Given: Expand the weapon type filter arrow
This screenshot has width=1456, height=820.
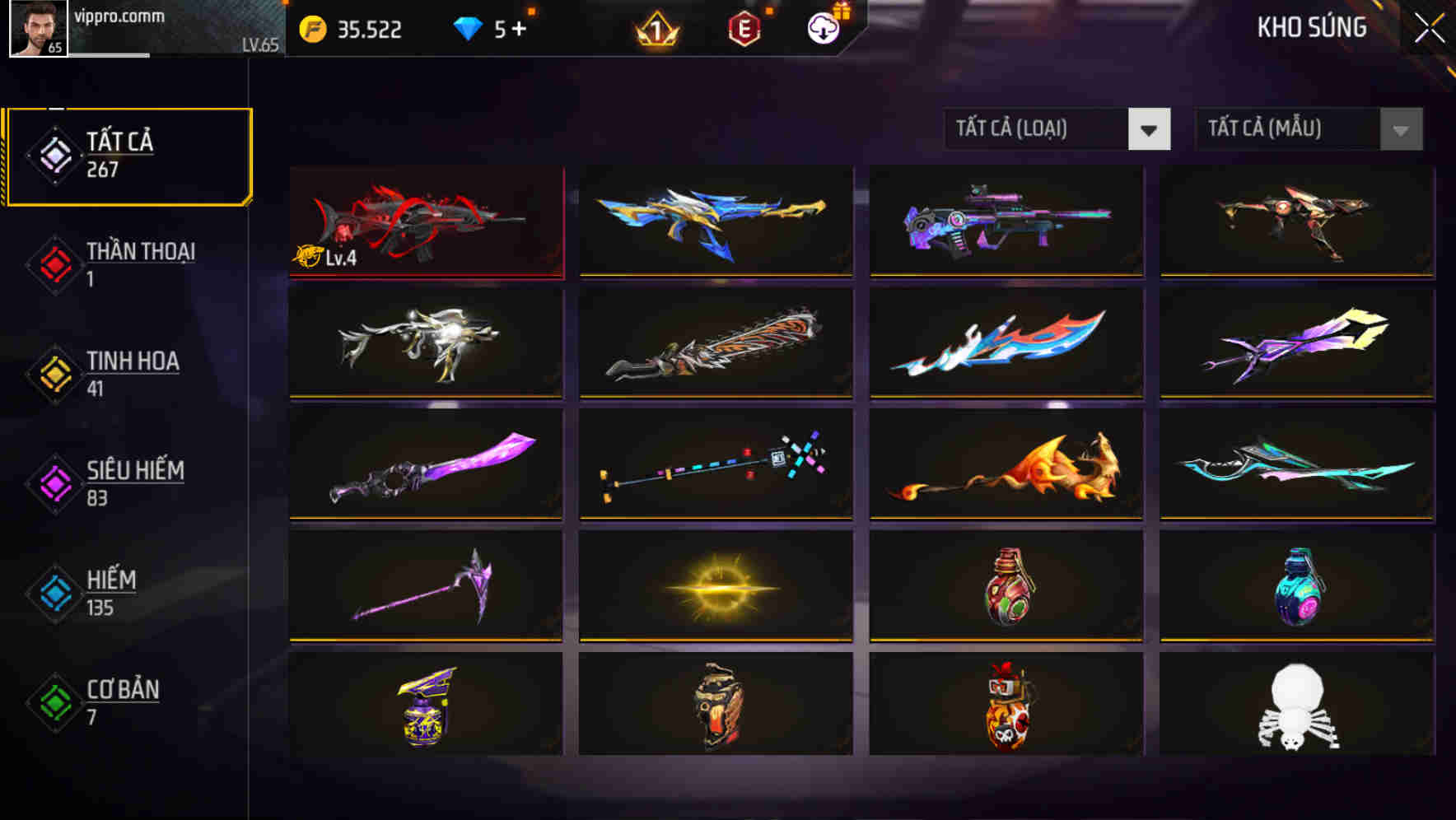Looking at the screenshot, I should tap(1150, 129).
